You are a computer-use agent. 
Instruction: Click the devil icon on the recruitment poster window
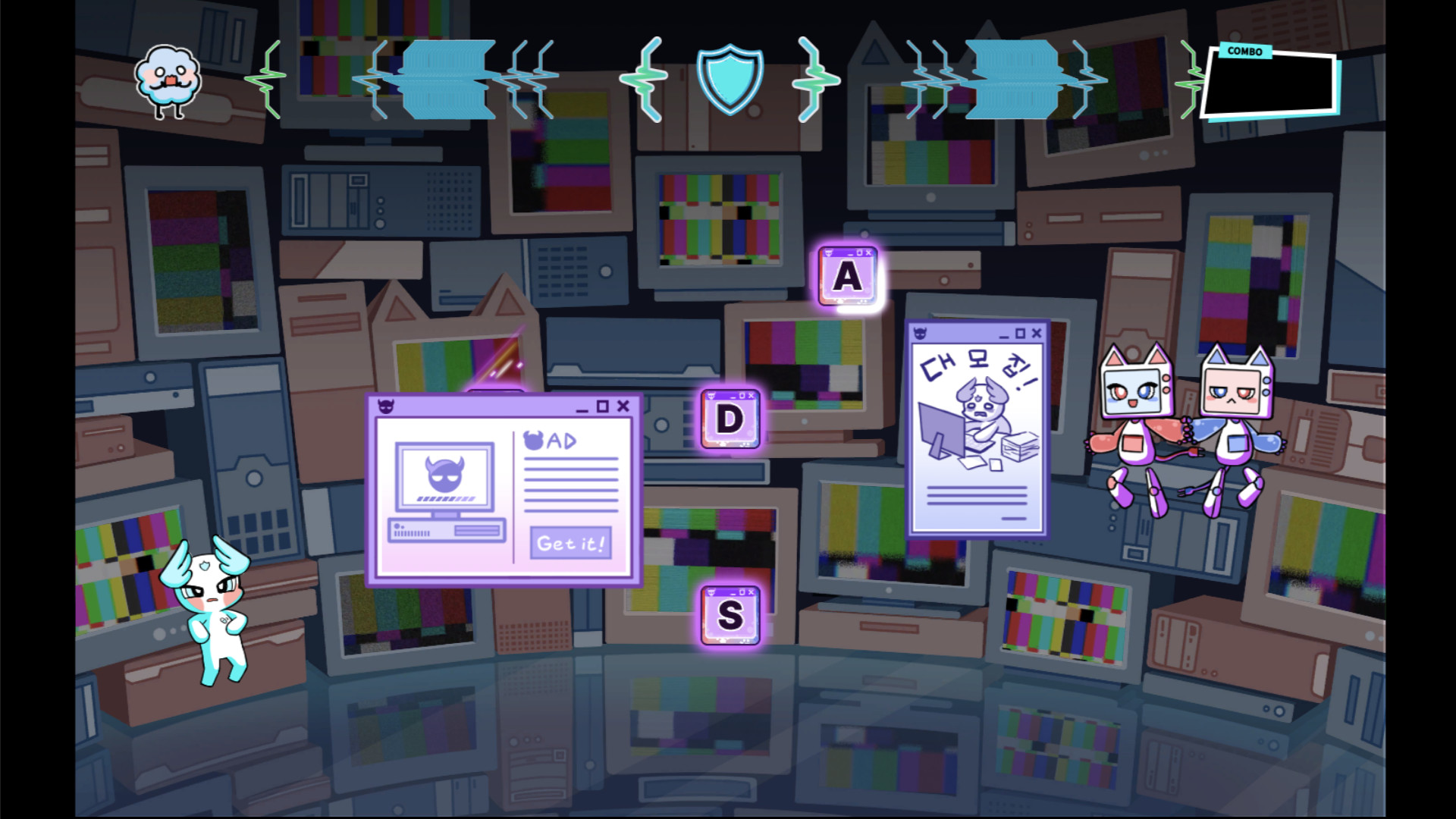coord(920,333)
